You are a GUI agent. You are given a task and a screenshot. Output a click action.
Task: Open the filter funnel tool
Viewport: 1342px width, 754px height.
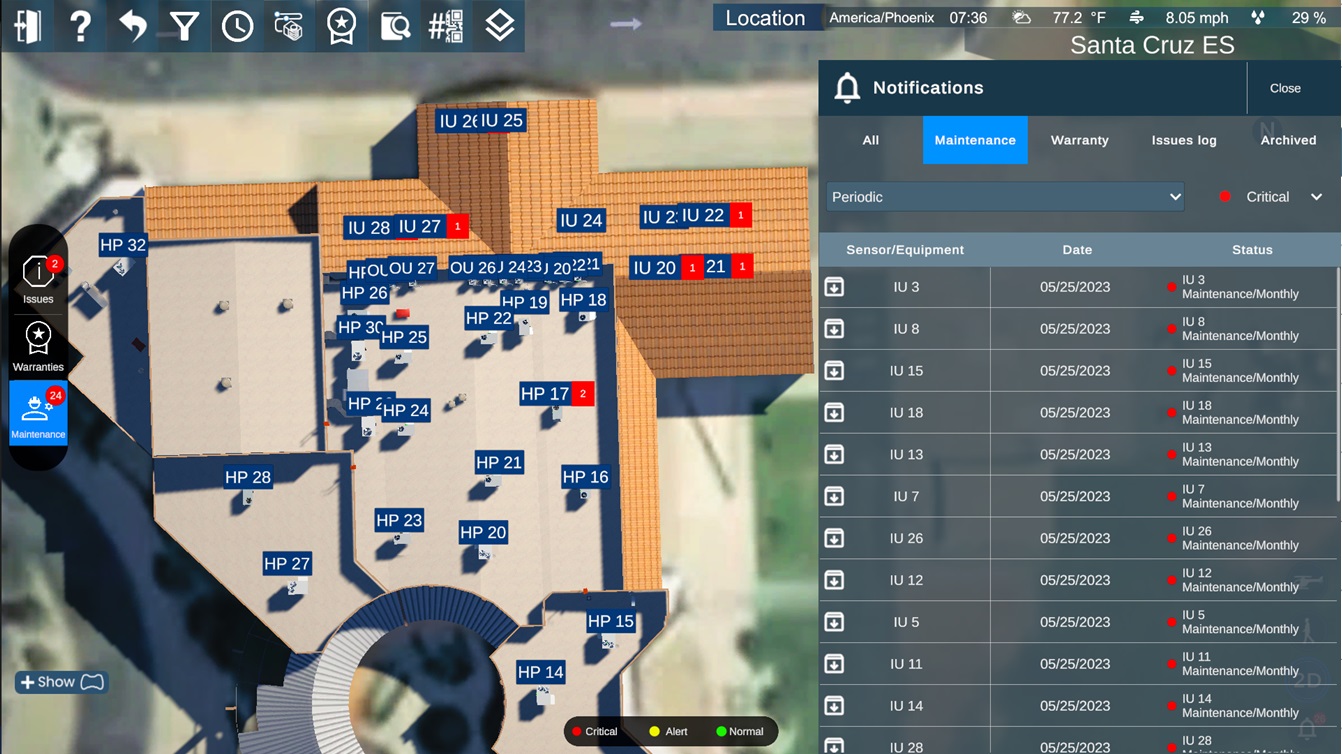[x=185, y=26]
